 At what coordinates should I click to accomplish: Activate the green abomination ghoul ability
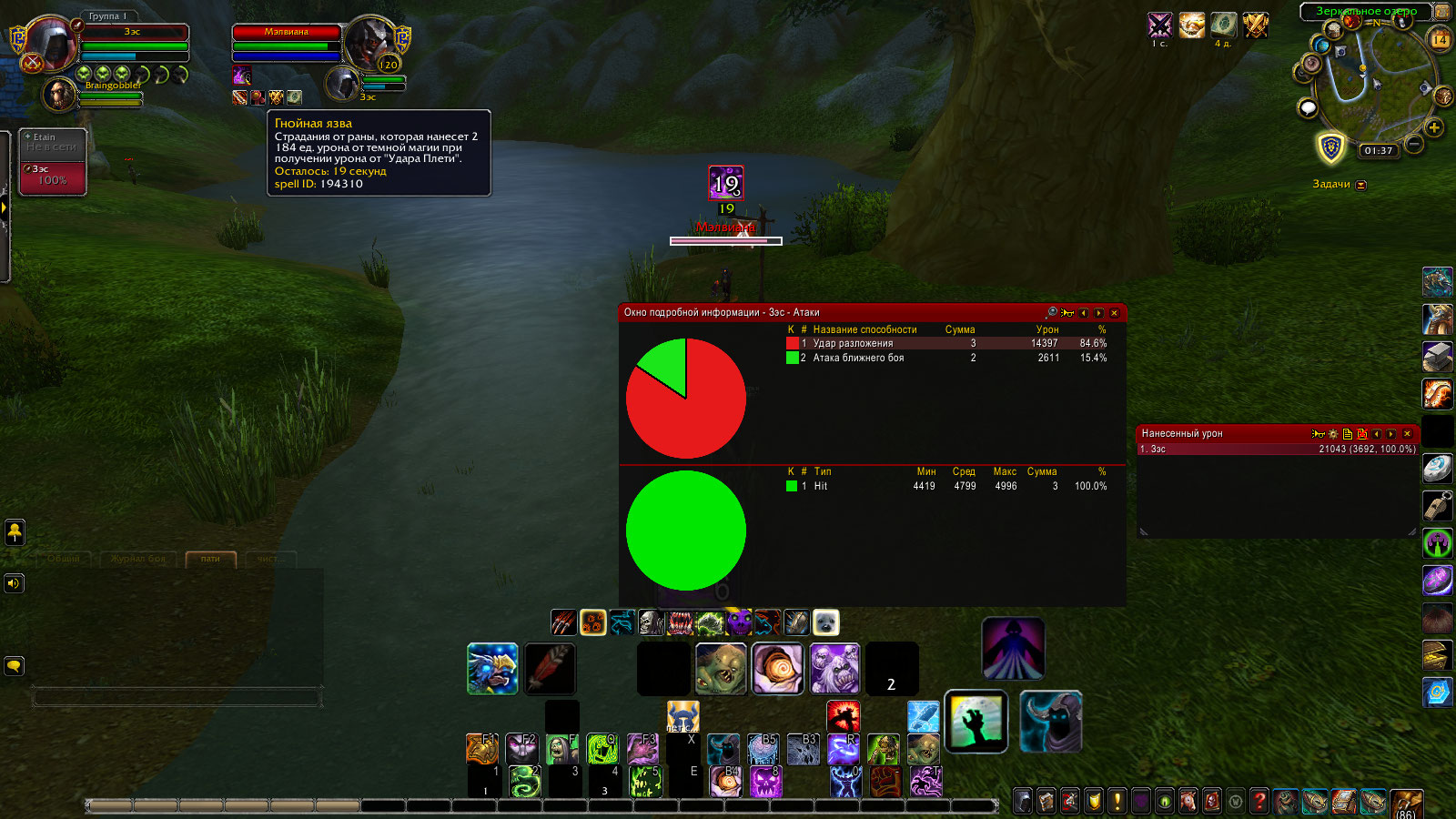721,669
